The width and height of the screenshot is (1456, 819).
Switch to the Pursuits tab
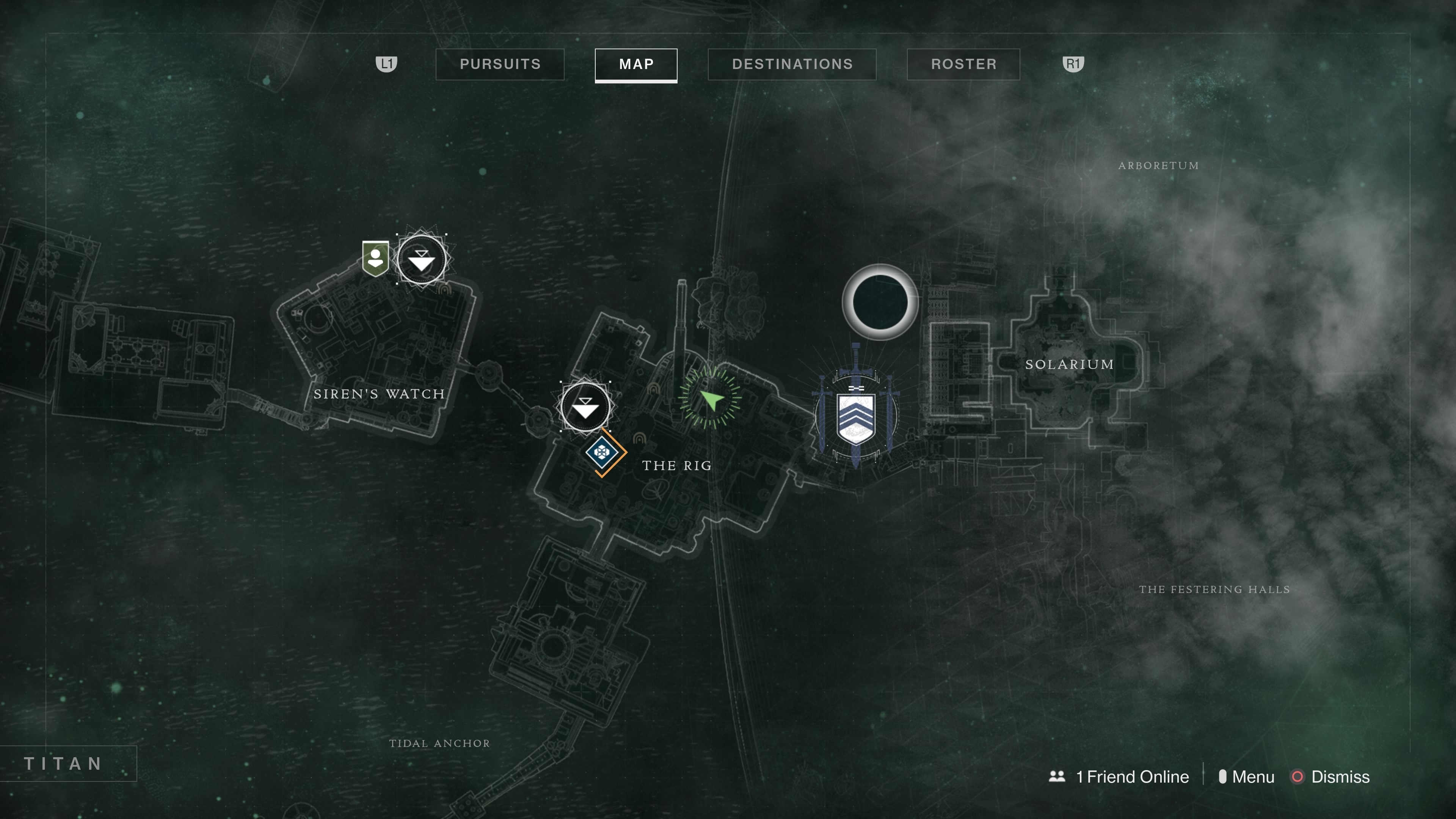tap(500, 64)
